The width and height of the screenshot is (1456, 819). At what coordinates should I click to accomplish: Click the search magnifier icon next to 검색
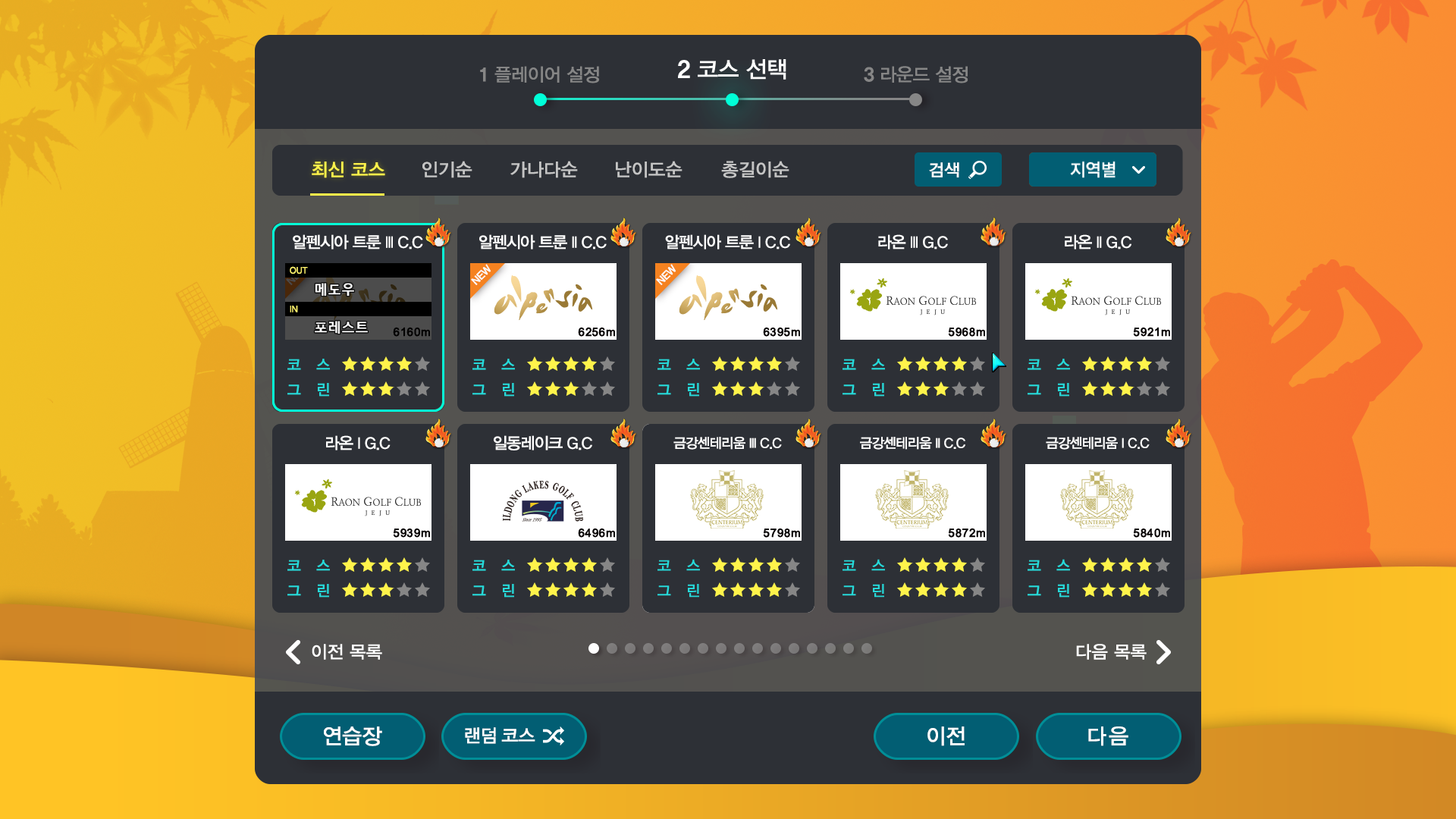pos(978,170)
